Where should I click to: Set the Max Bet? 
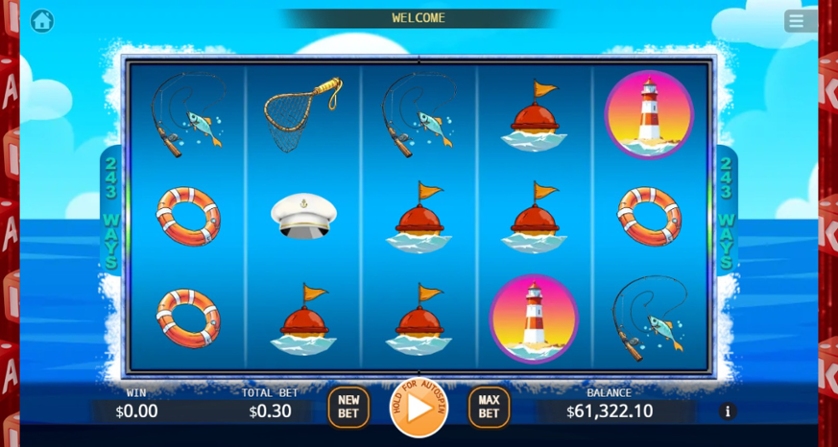point(488,406)
